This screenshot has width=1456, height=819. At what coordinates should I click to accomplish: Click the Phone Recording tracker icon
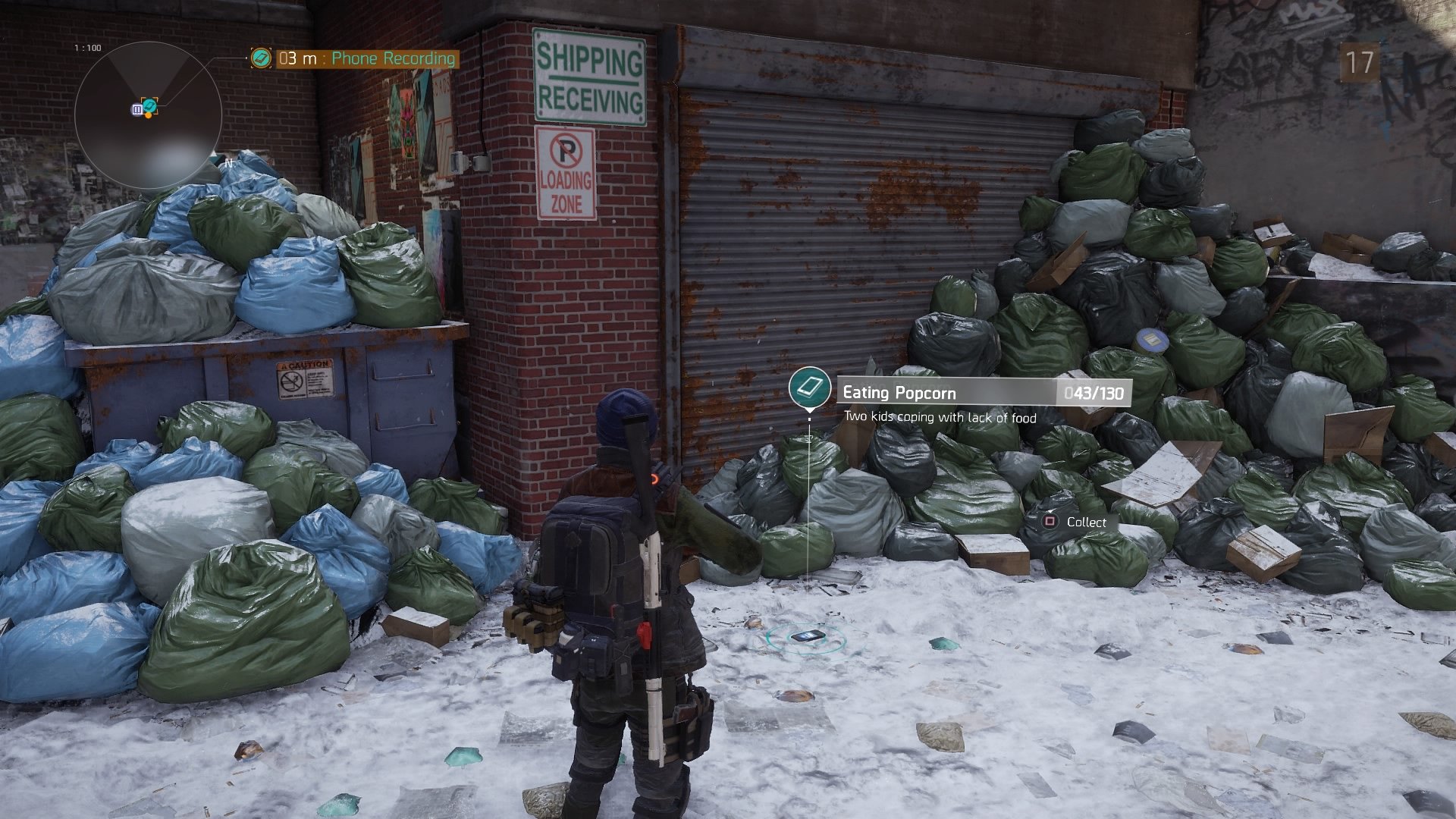tap(262, 58)
